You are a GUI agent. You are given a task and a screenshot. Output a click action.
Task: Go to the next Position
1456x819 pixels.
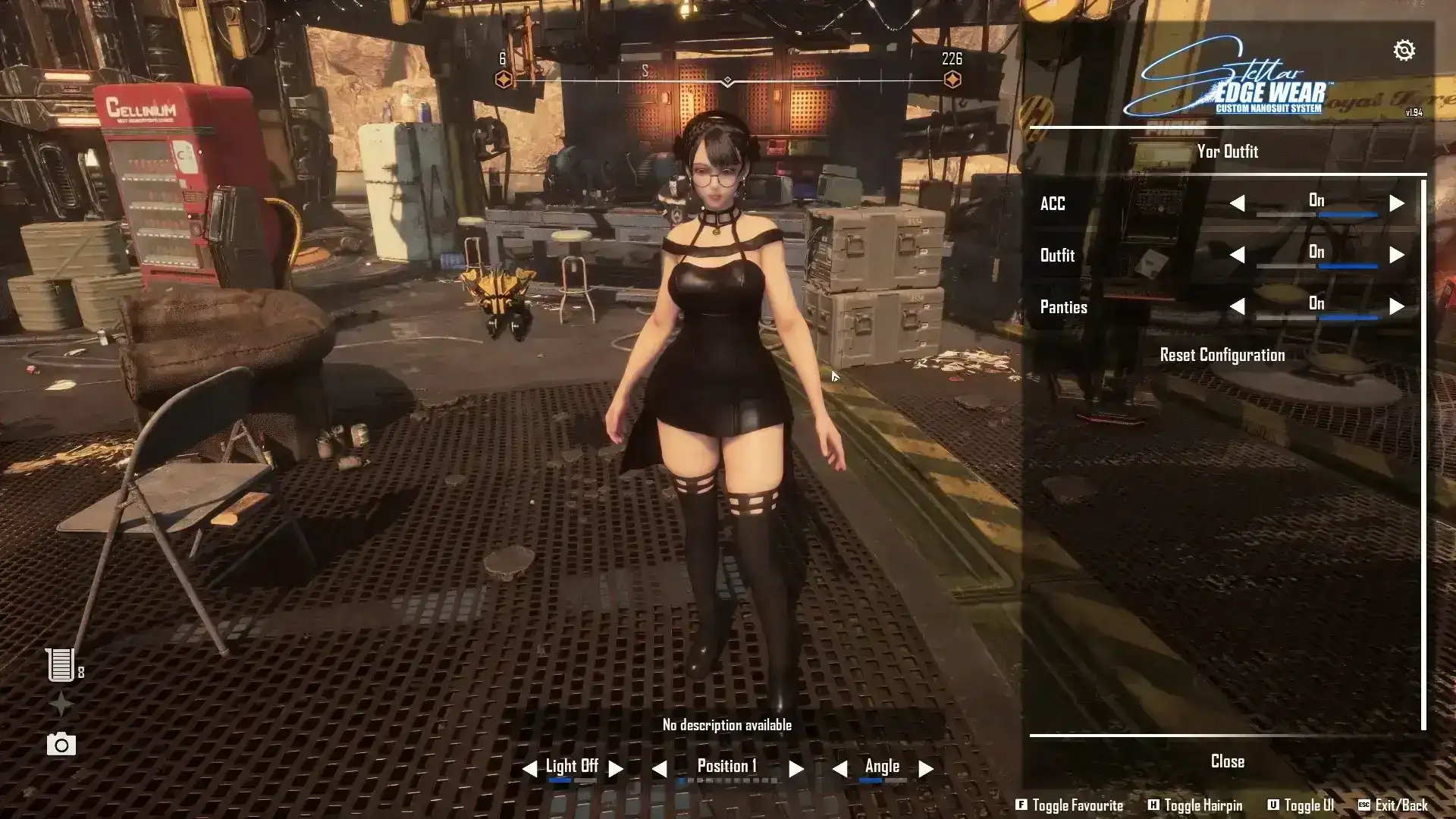[x=795, y=769]
